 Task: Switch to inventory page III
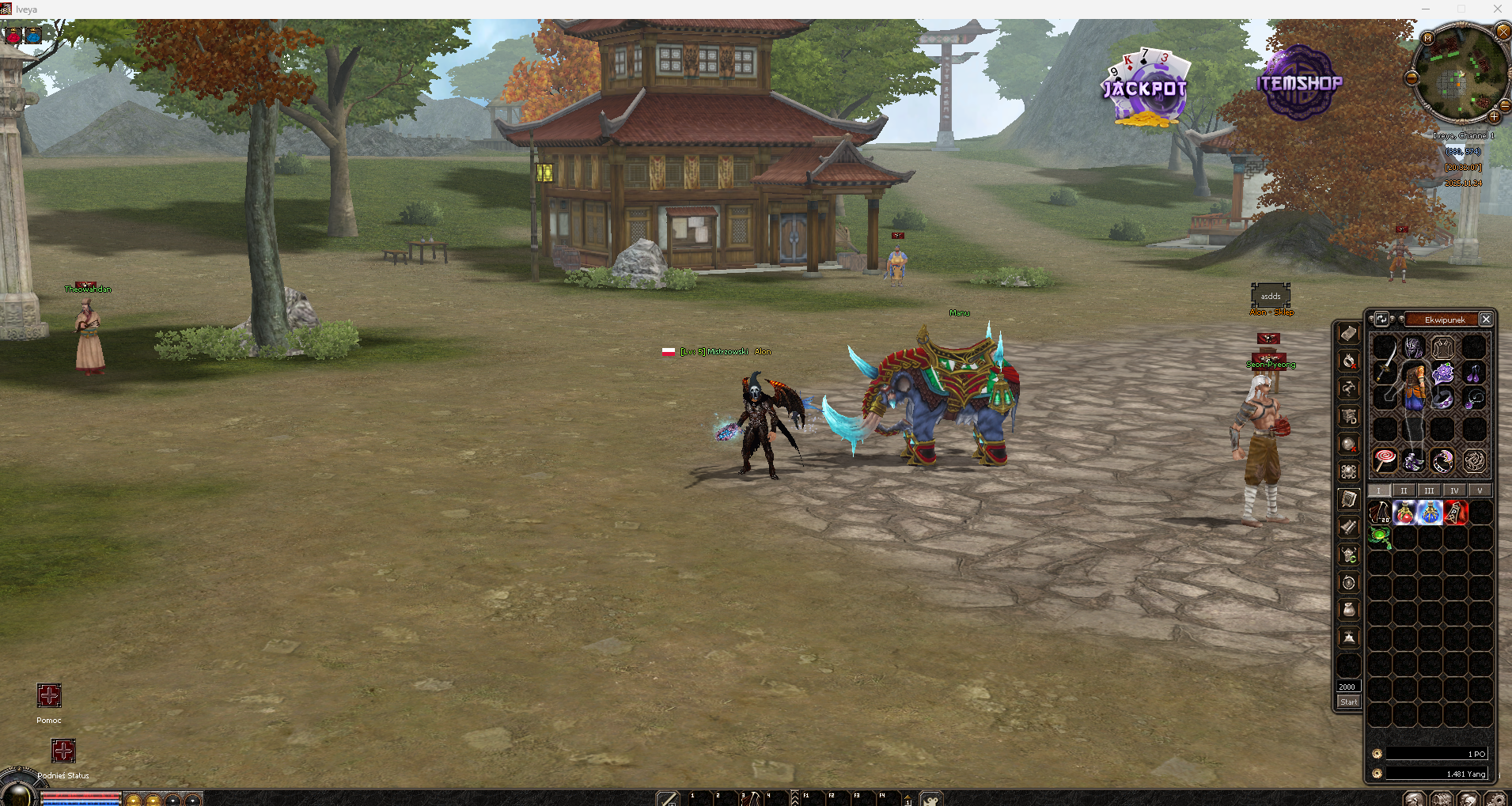[x=1429, y=490]
